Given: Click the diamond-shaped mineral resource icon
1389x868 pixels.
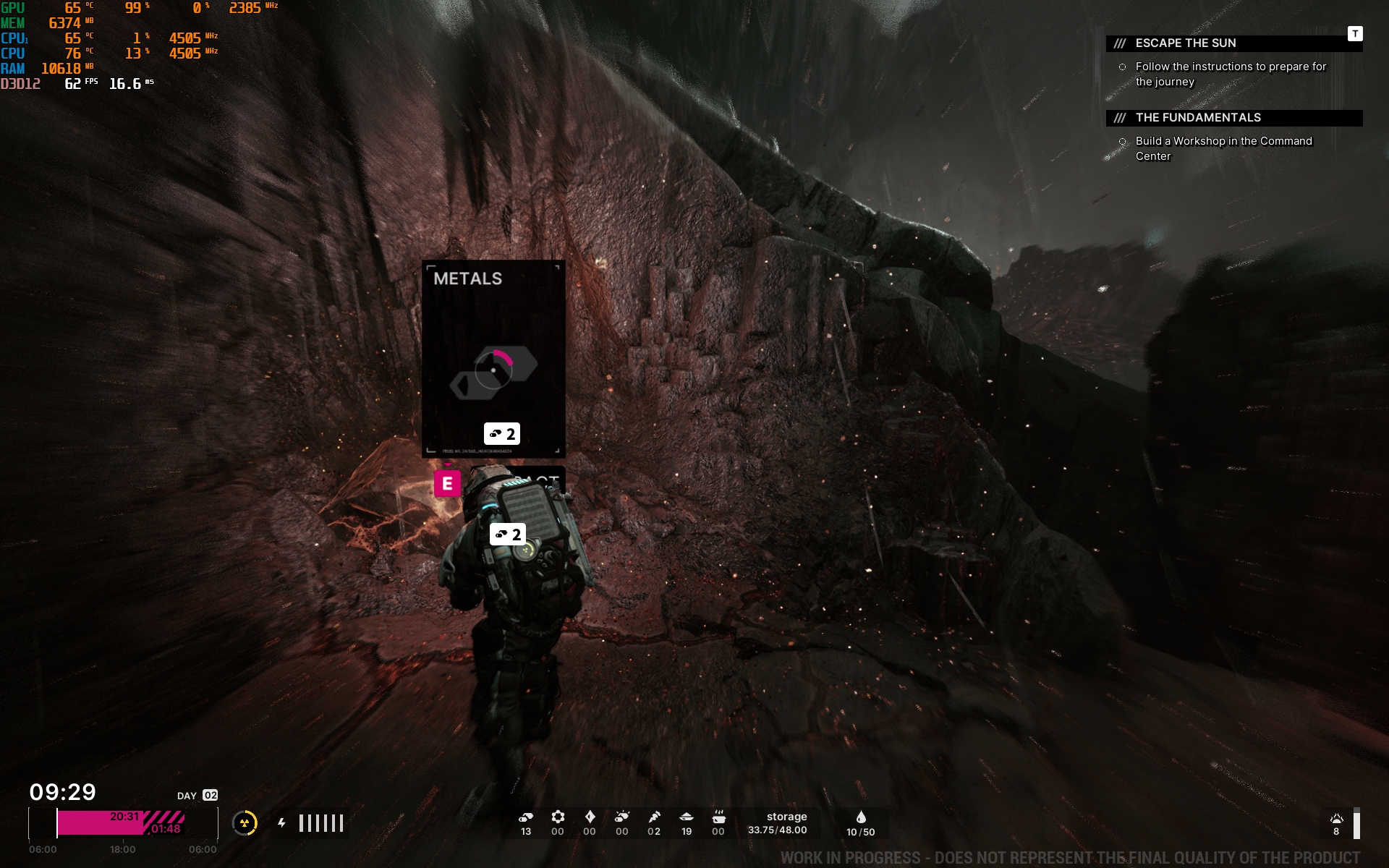Looking at the screenshot, I should (590, 817).
